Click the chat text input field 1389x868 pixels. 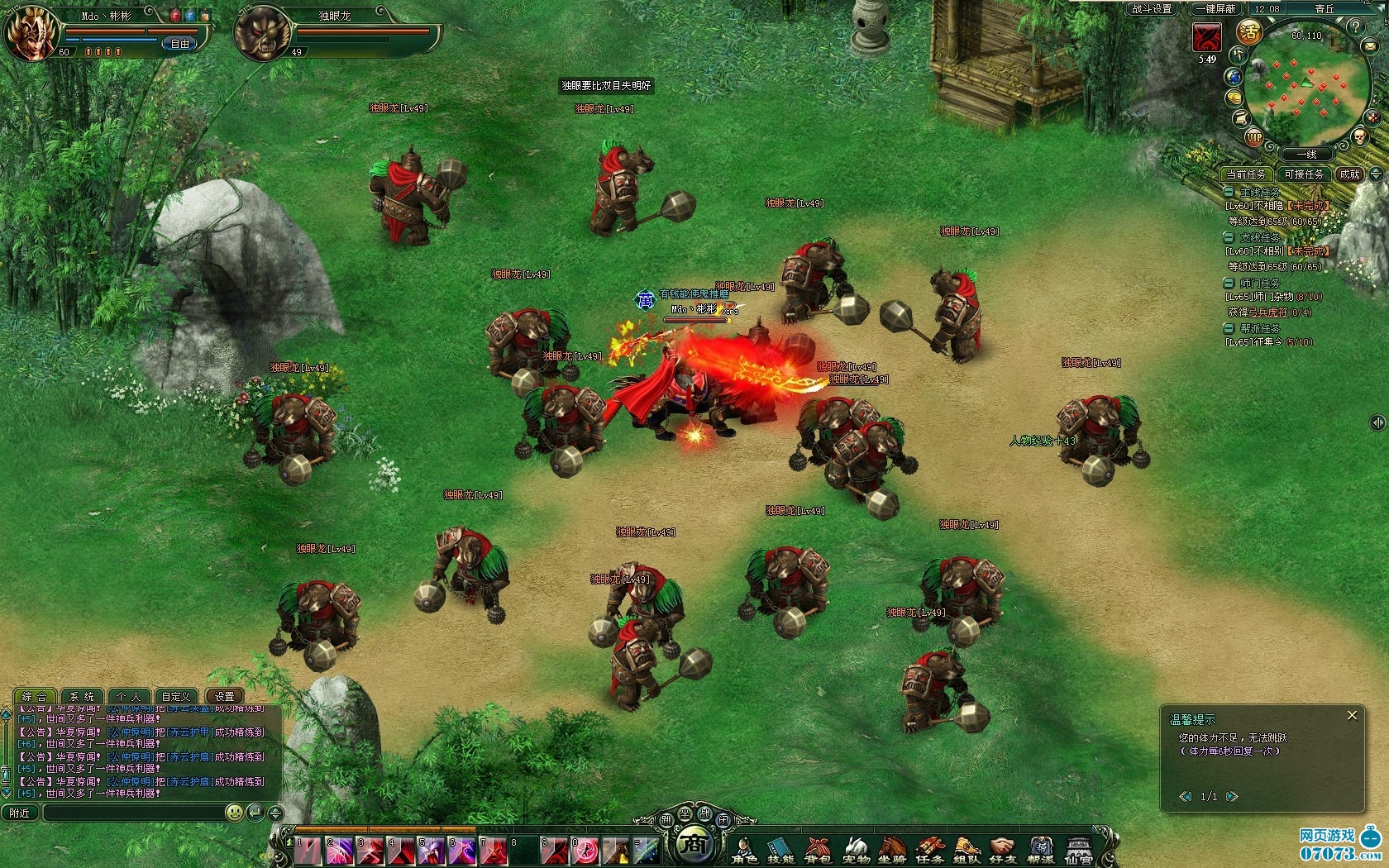click(132, 813)
